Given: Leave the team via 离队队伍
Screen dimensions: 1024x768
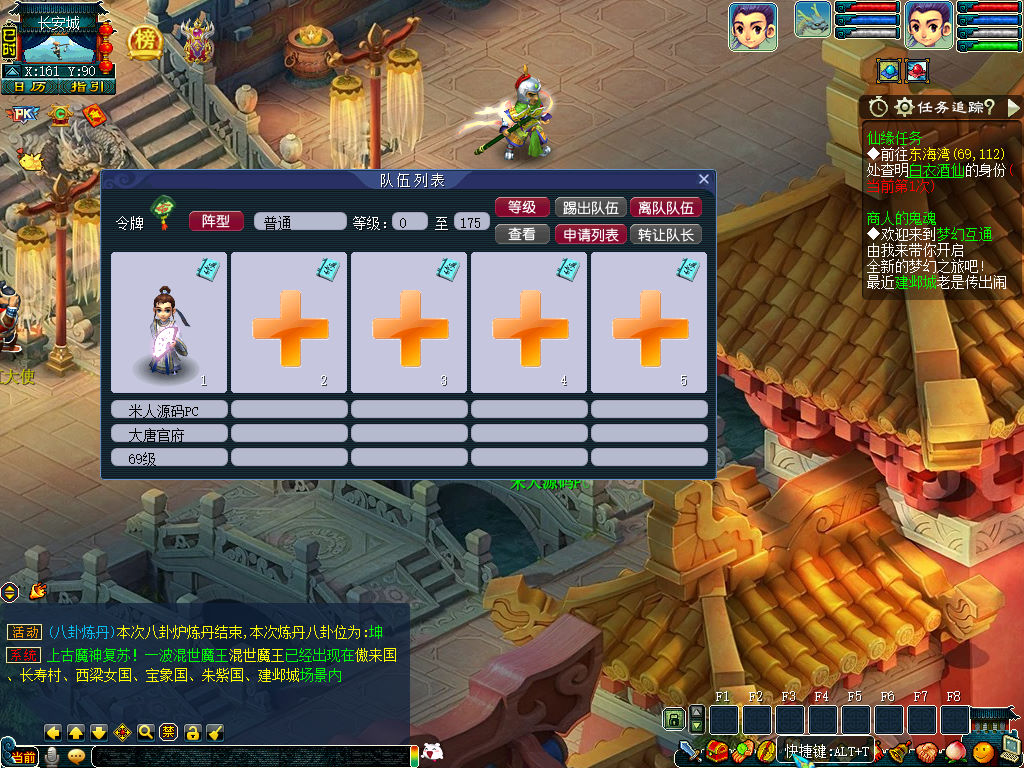Looking at the screenshot, I should coord(665,208).
